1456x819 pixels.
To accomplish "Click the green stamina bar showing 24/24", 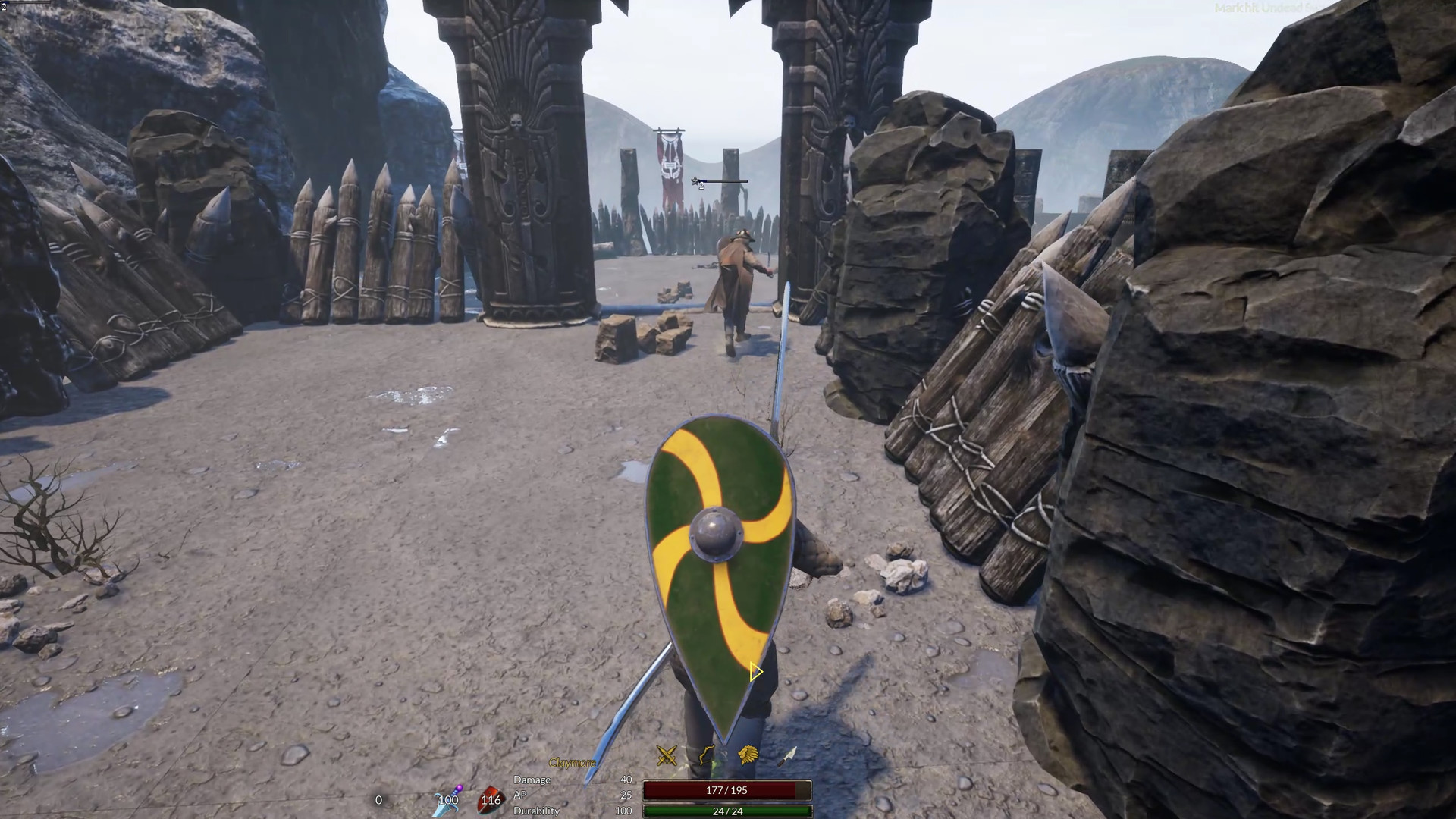I will pyautogui.click(x=726, y=811).
